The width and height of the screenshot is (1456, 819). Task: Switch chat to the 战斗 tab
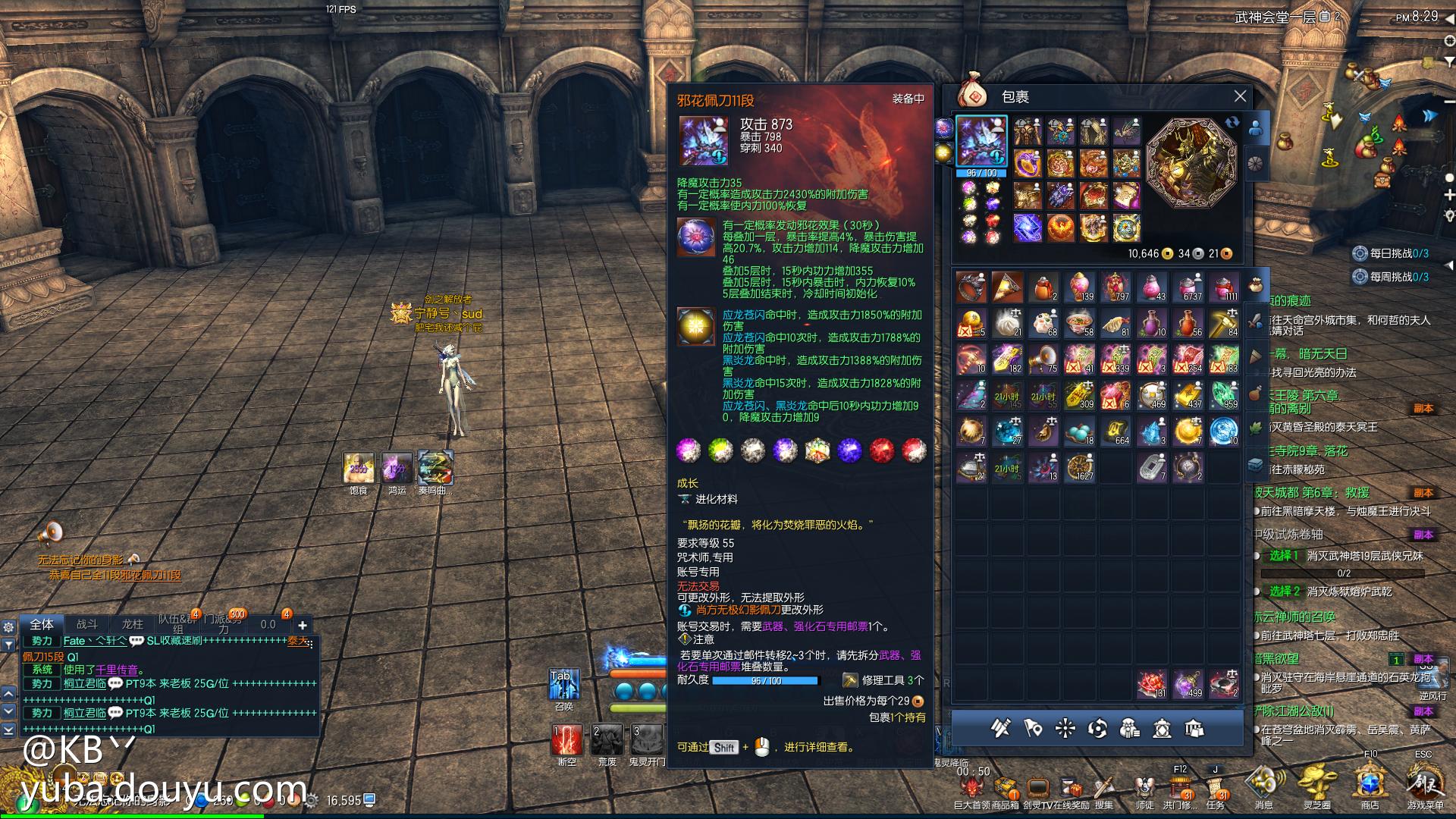click(x=87, y=624)
